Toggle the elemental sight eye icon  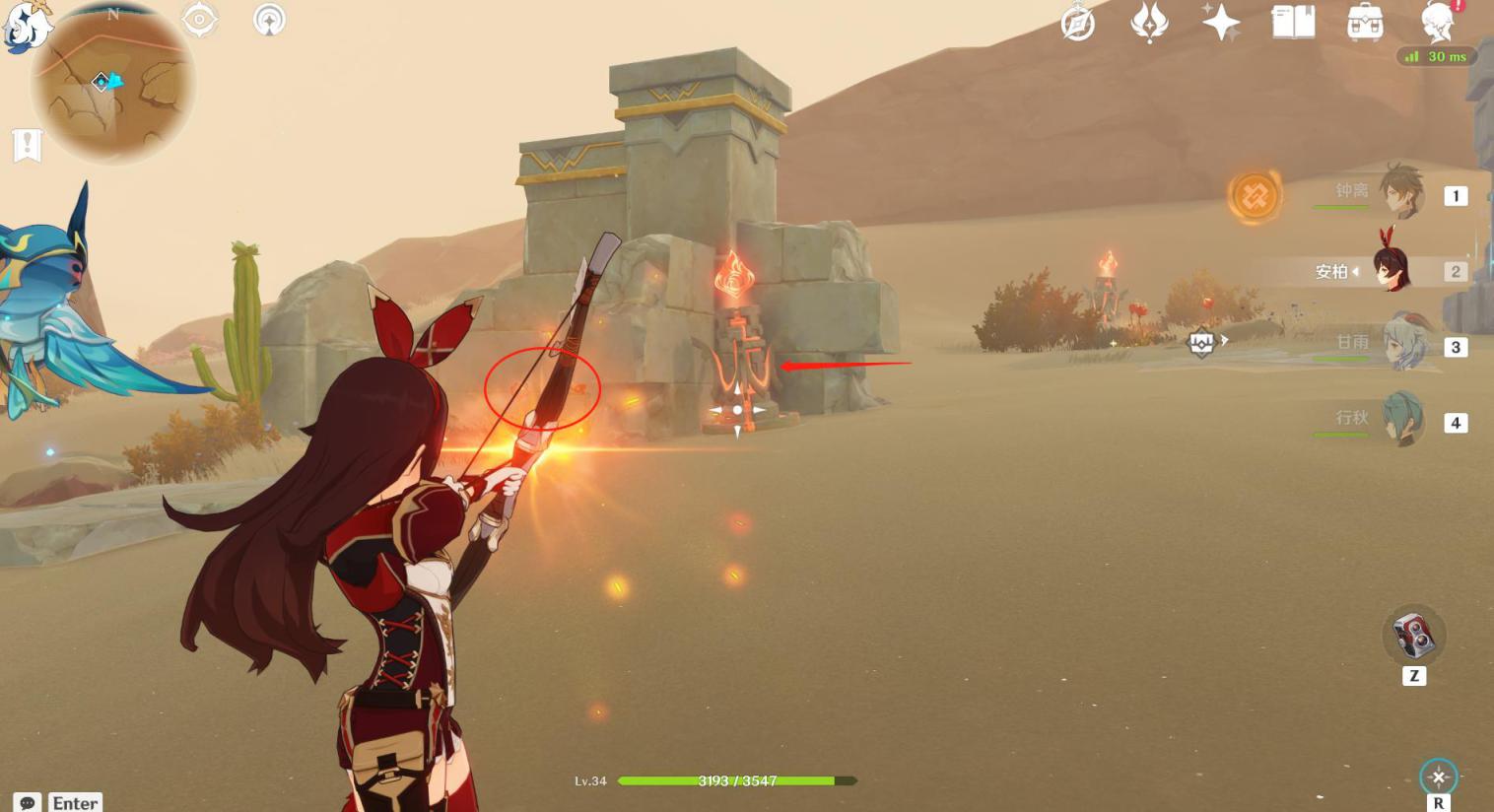(199, 20)
